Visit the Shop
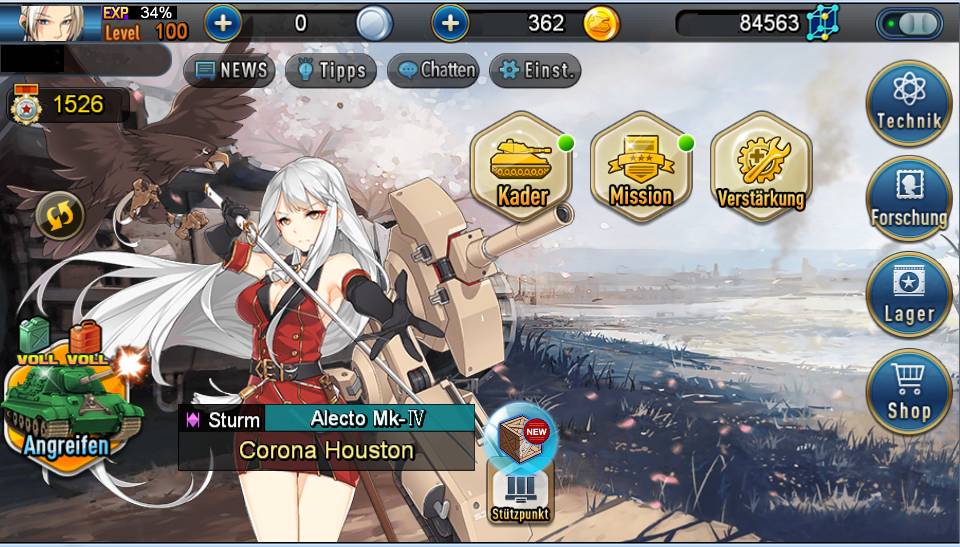Image resolution: width=960 pixels, height=547 pixels. [908, 391]
